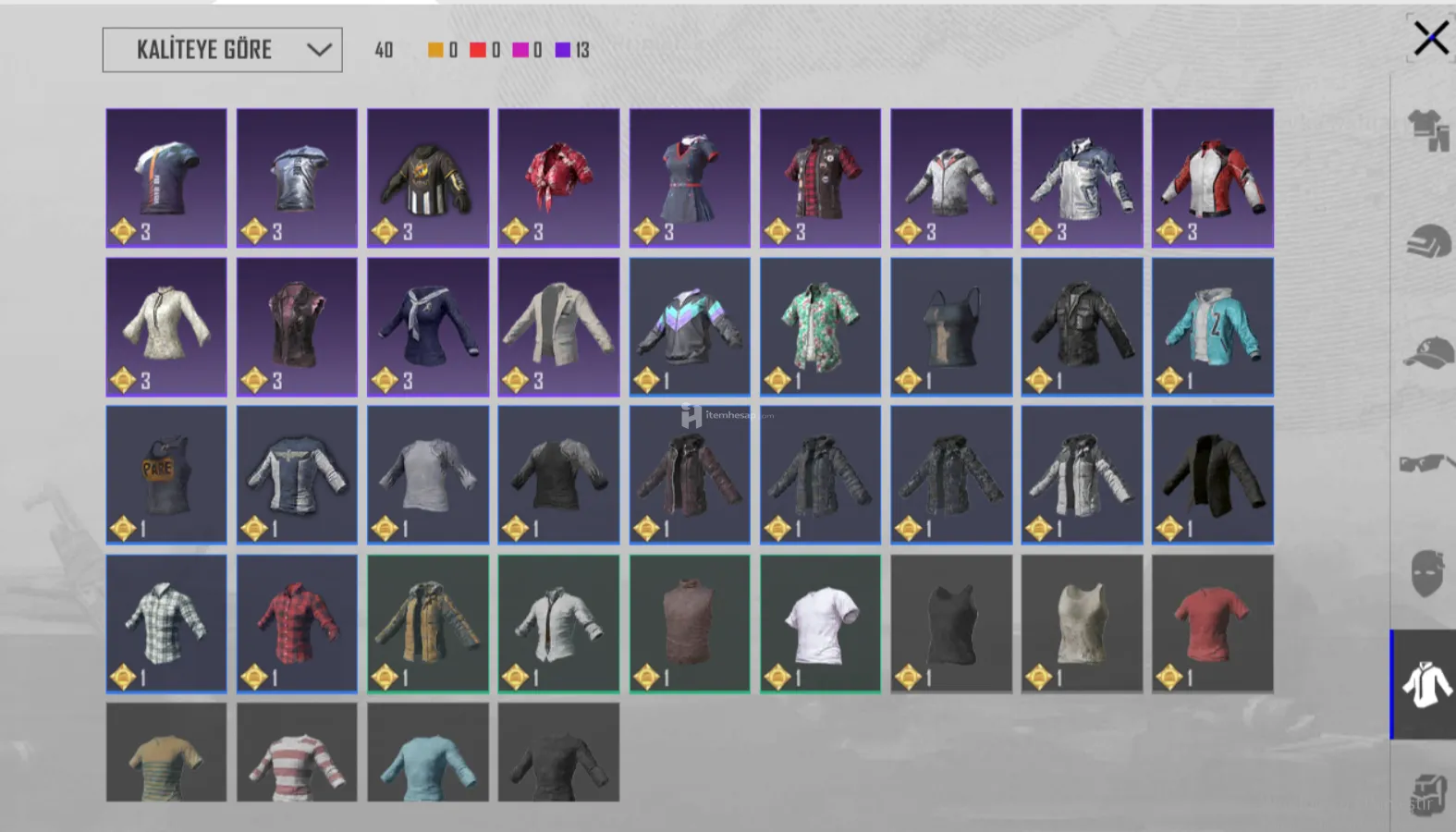This screenshot has width=1456, height=832.
Task: Select the sunglasses category tab
Action: (1425, 461)
